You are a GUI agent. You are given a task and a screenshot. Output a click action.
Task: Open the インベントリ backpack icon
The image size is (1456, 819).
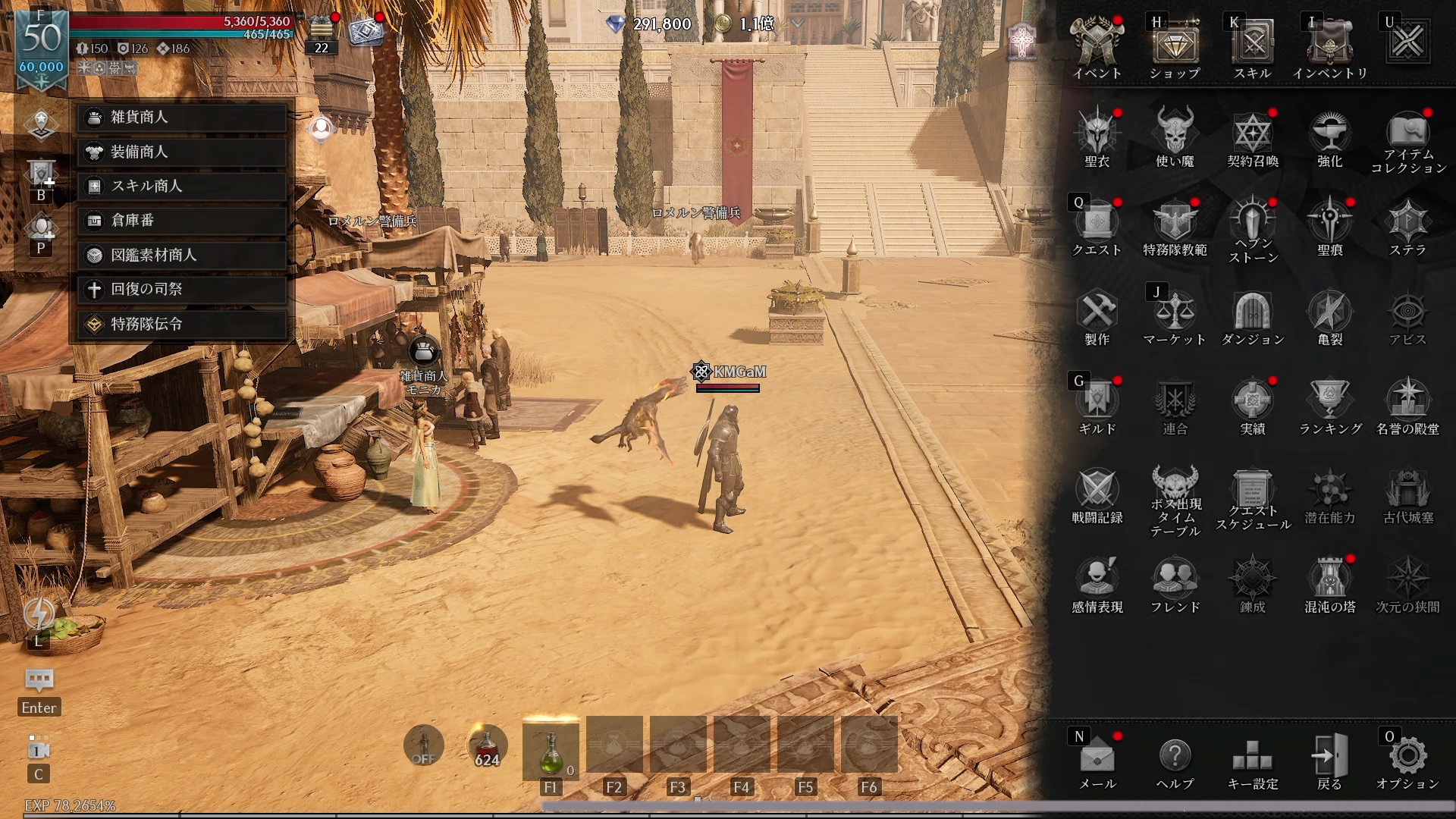[x=1329, y=45]
